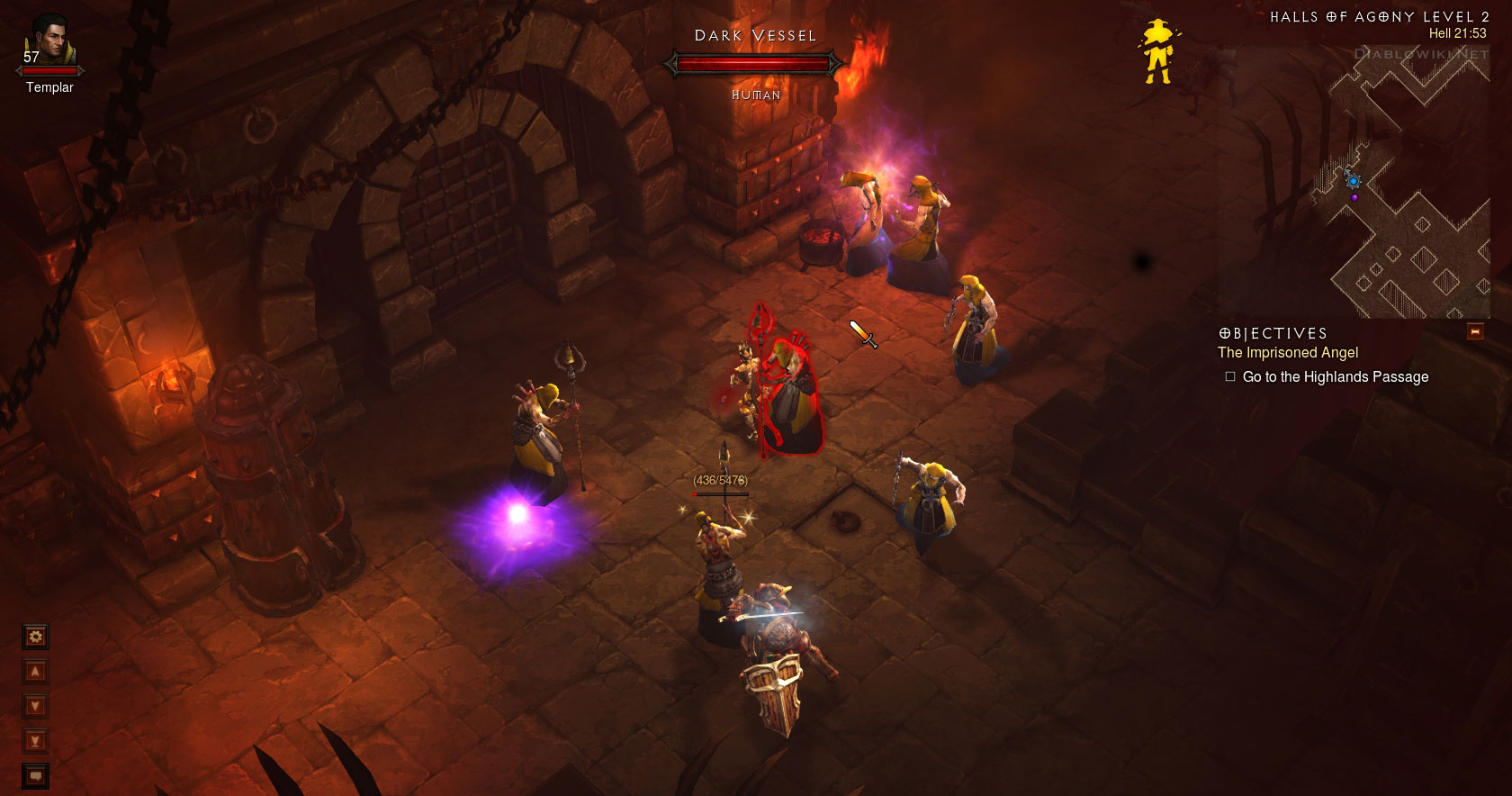1512x796 pixels.
Task: Click the yellow armor durability warning icon
Action: click(1157, 51)
